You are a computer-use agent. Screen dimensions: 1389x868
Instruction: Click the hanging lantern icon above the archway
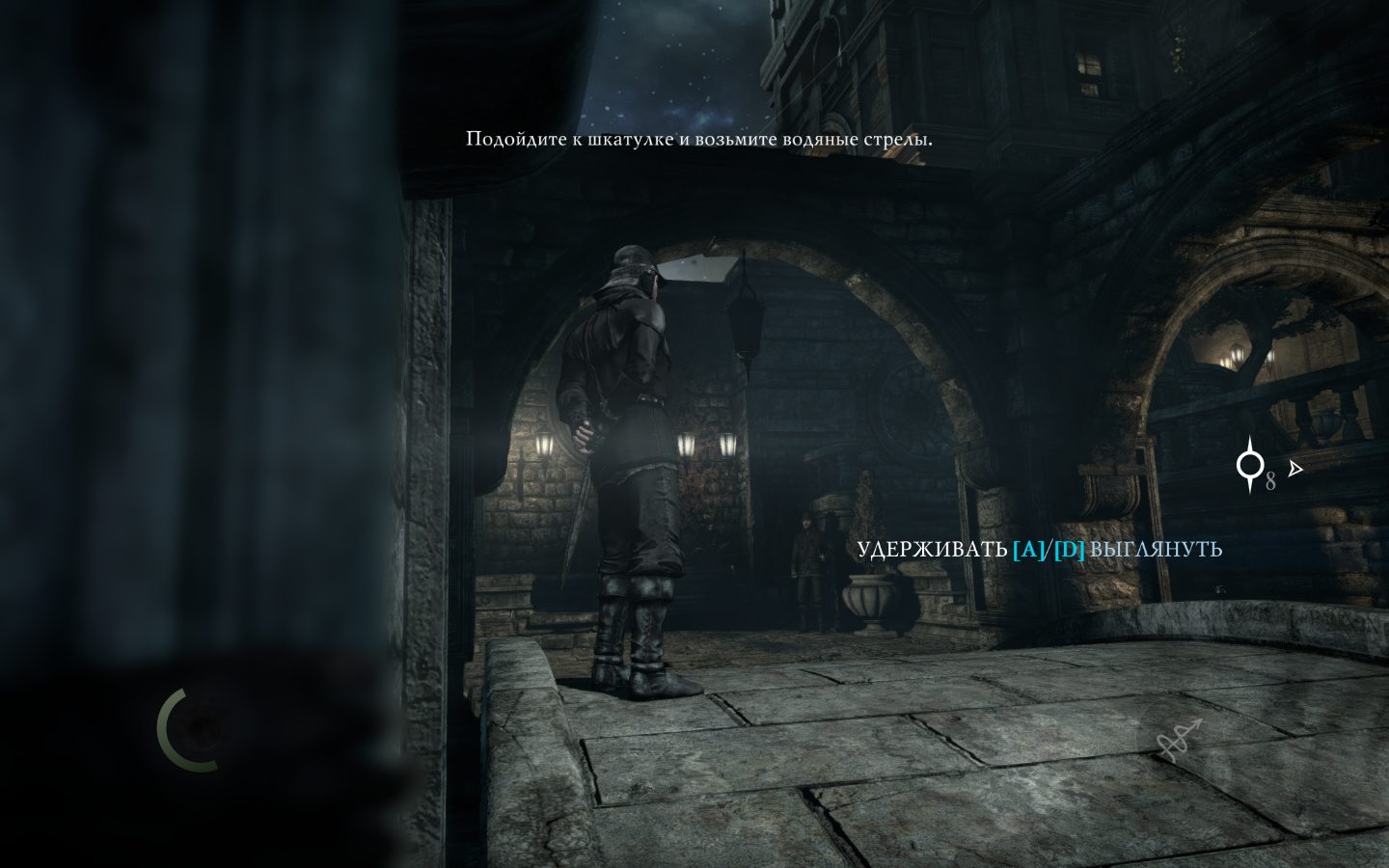tap(743, 328)
